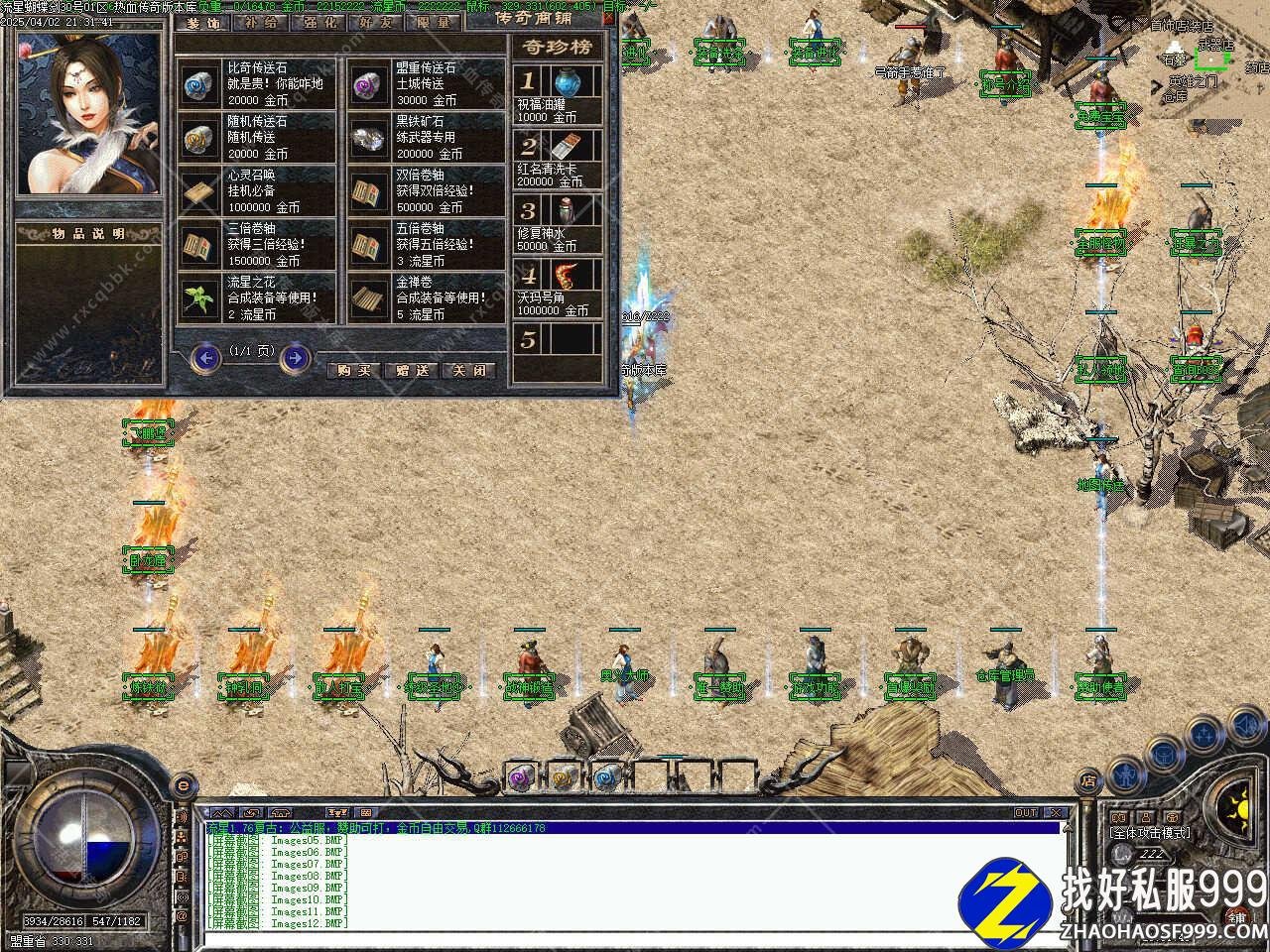Screen dimensions: 1270x952
Task: Pick 沃玛号角 from the rare list
Action: (x=558, y=288)
